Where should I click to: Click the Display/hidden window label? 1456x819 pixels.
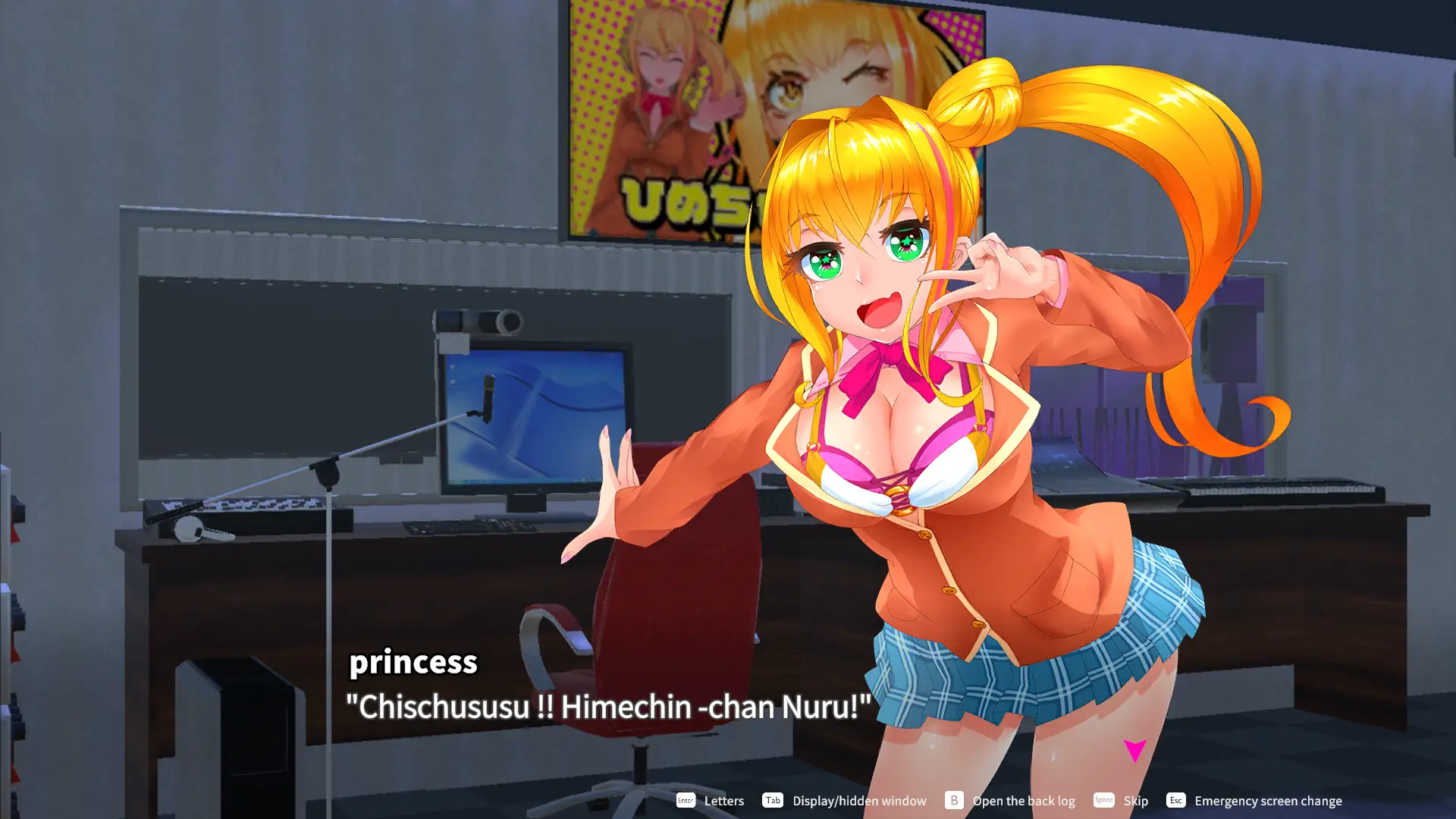858,800
